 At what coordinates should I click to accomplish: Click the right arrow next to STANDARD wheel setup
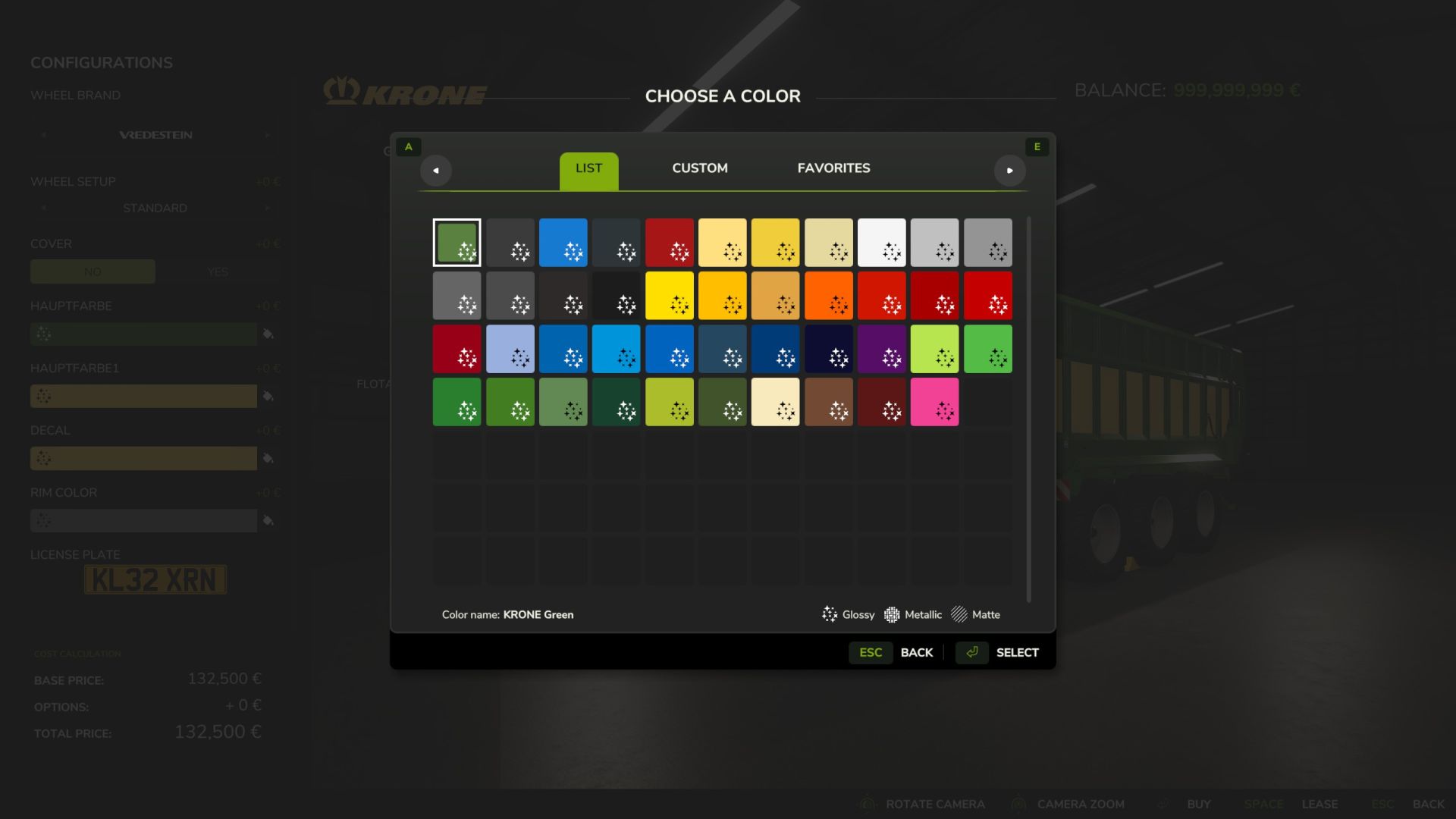click(266, 207)
